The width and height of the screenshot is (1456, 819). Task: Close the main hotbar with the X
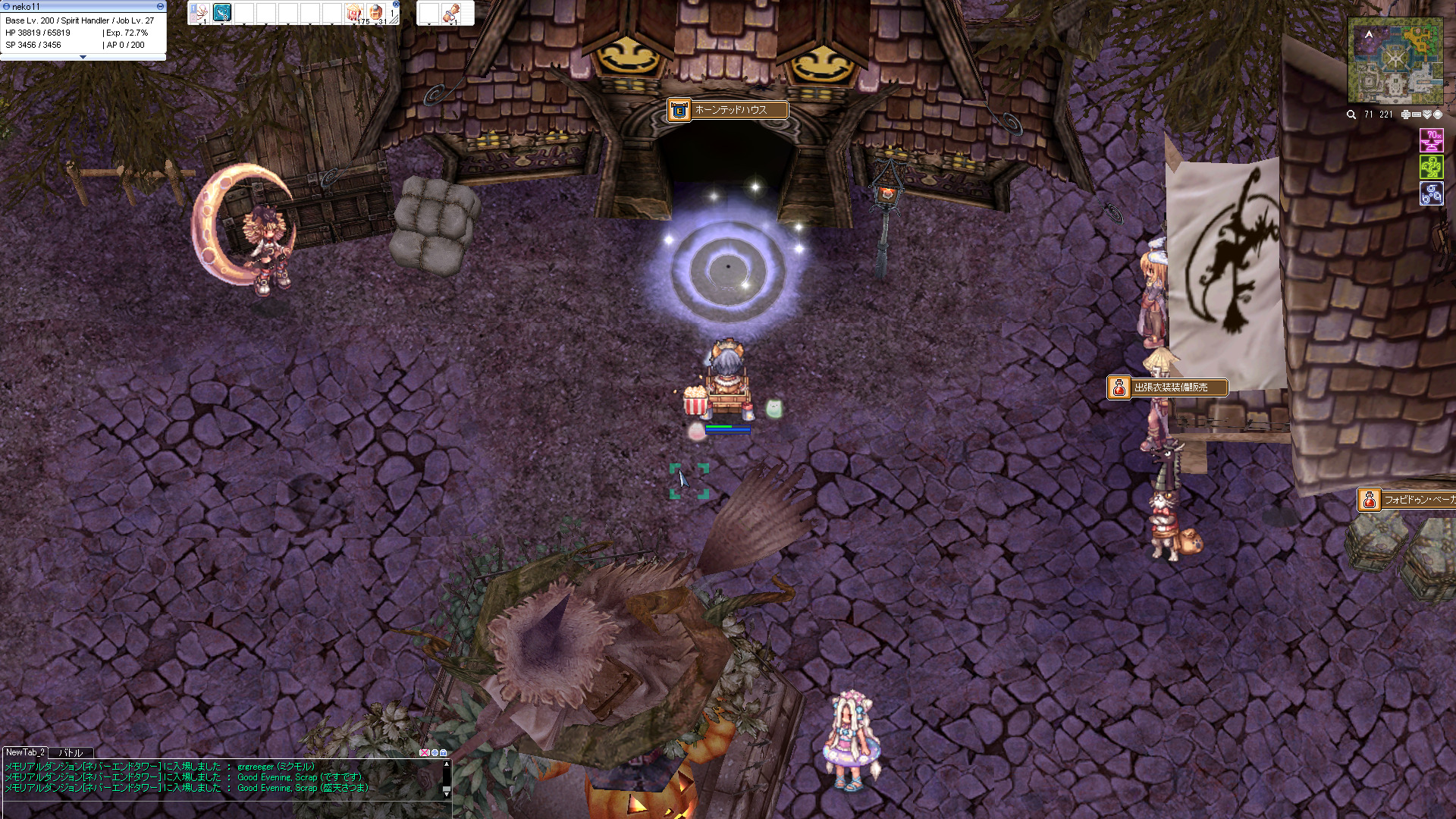[396, 4]
